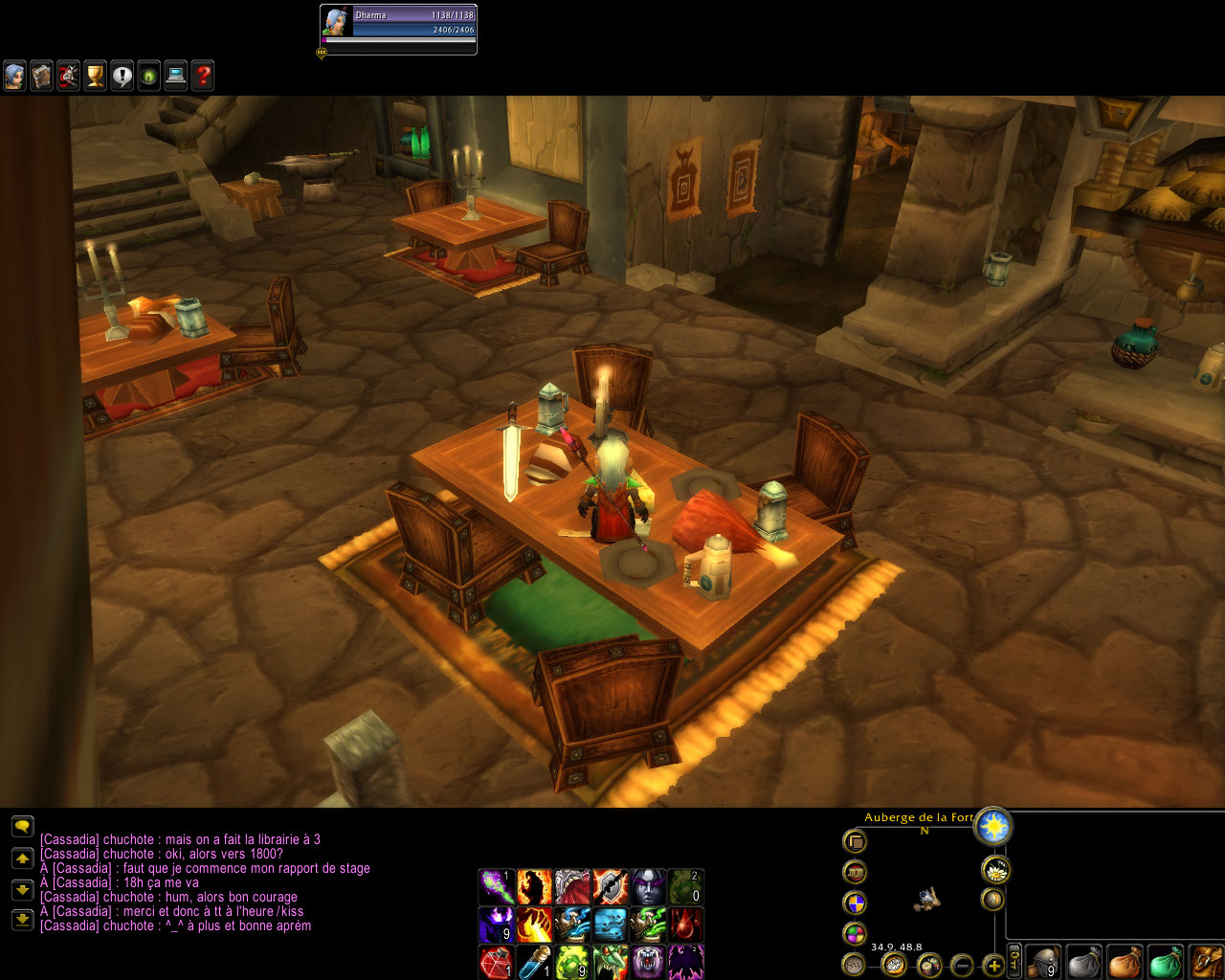Viewport: 1225px width, 980px height.
Task: Open the spellbook micro button
Action: tap(41, 76)
